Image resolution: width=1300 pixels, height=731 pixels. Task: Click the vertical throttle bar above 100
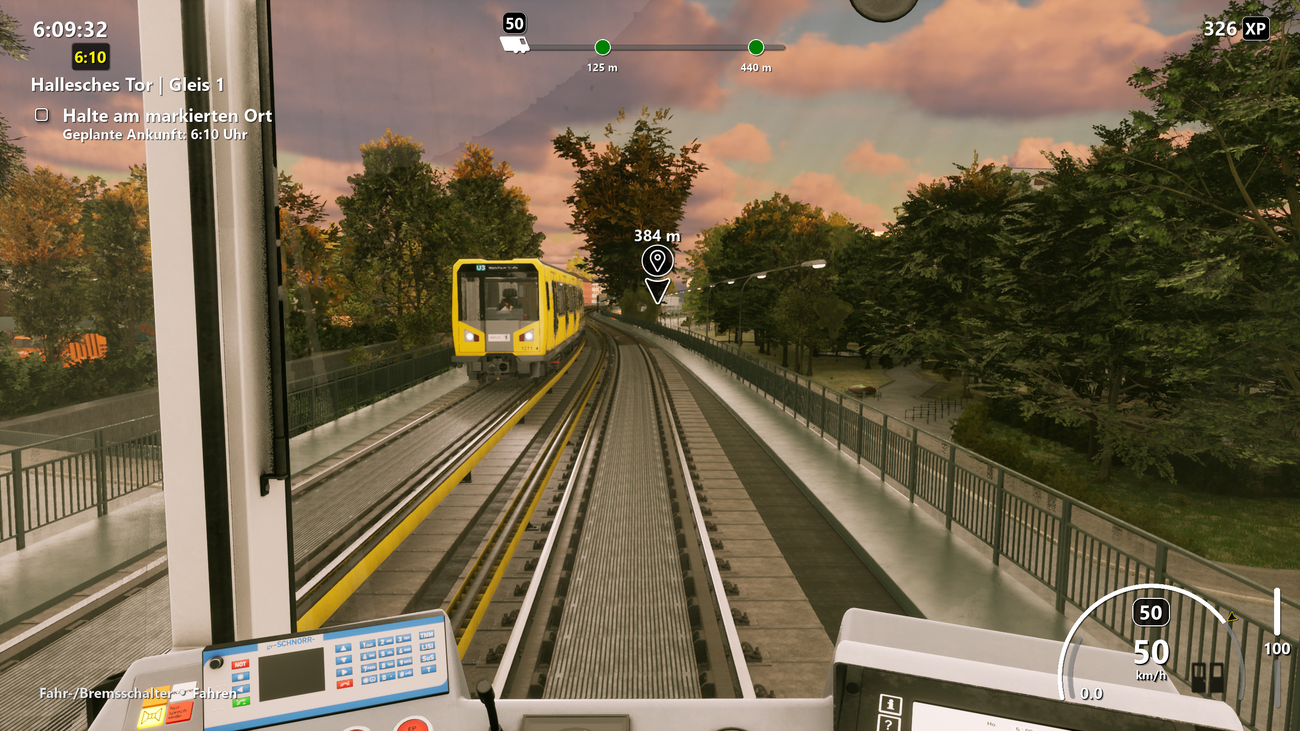coord(1277,611)
